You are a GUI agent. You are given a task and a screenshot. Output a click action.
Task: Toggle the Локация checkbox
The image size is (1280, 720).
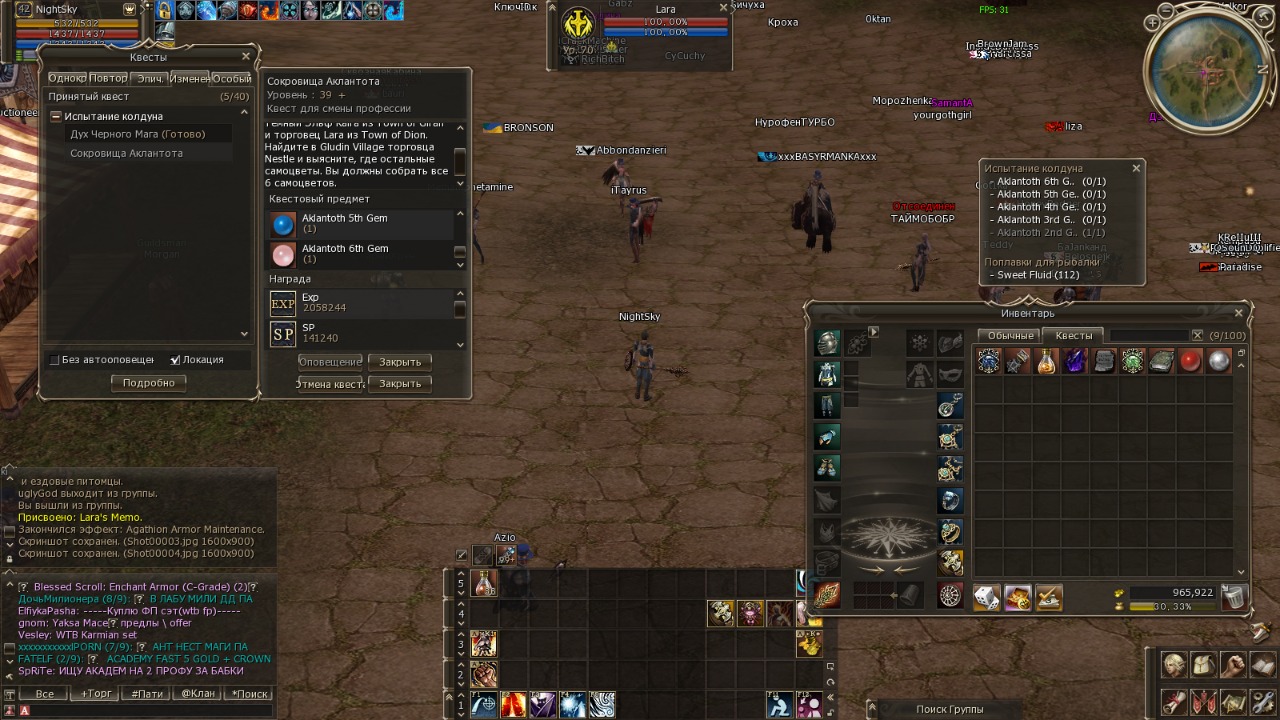pyautogui.click(x=175, y=360)
